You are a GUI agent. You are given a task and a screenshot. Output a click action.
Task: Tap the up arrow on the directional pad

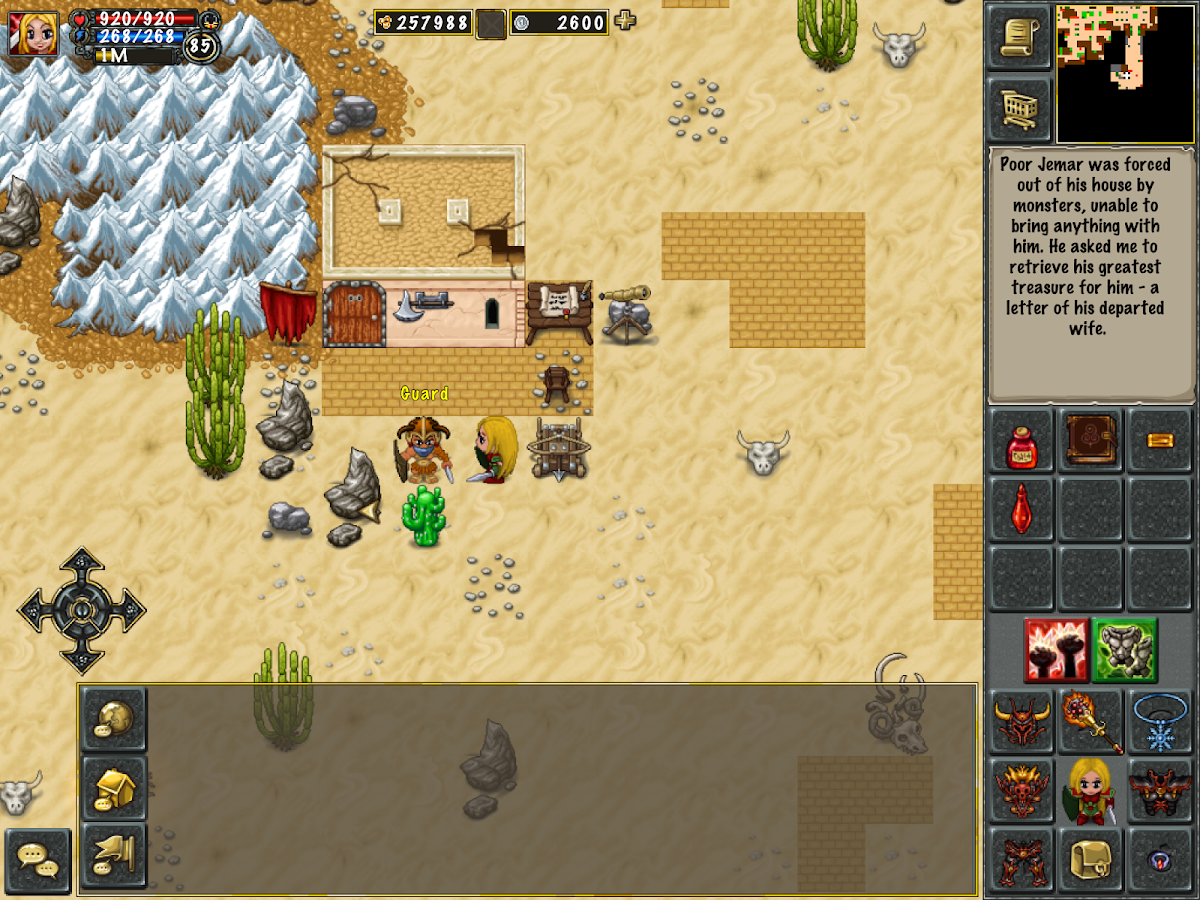pos(81,568)
